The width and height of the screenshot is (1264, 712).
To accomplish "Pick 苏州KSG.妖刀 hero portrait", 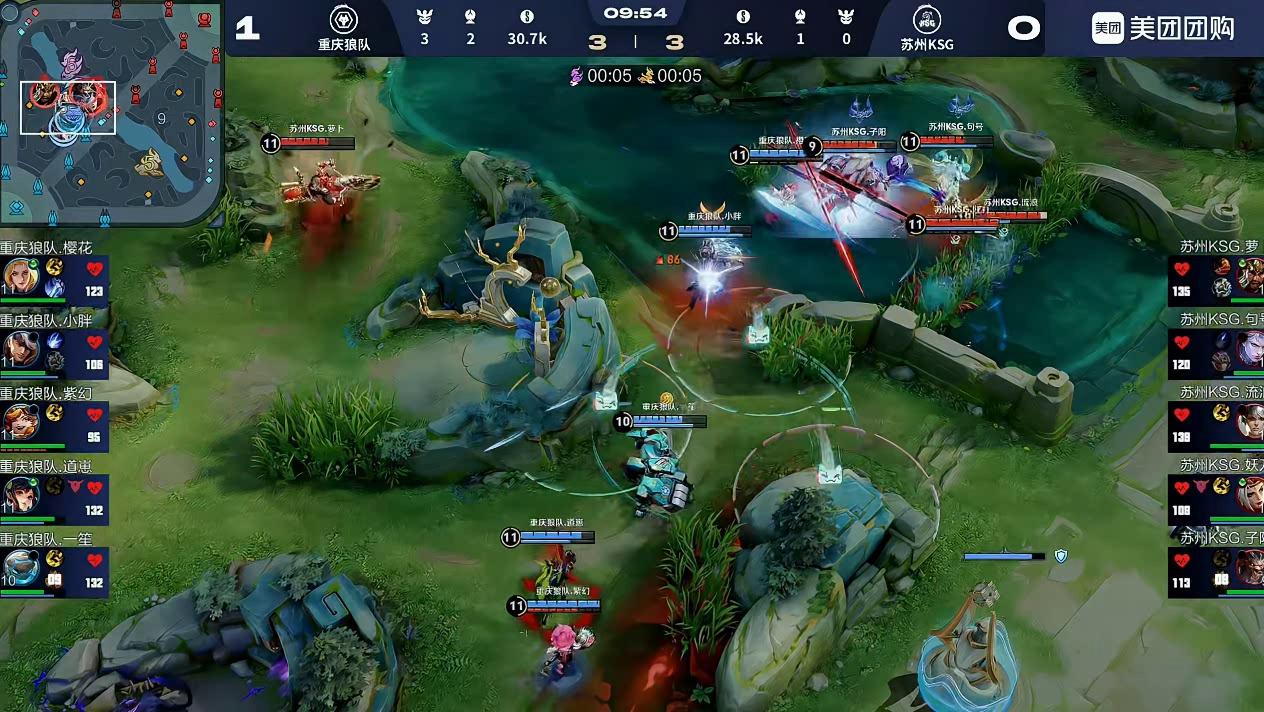I will (x=1250, y=495).
